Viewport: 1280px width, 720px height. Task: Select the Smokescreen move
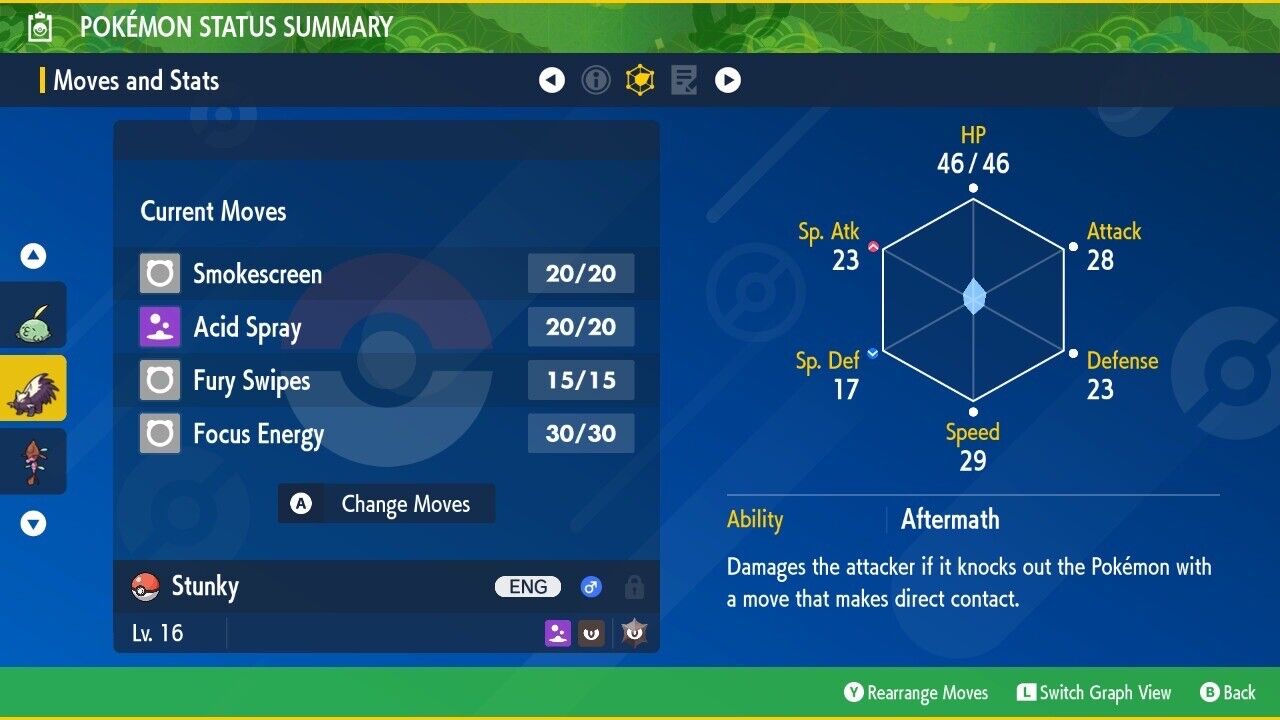(386, 274)
